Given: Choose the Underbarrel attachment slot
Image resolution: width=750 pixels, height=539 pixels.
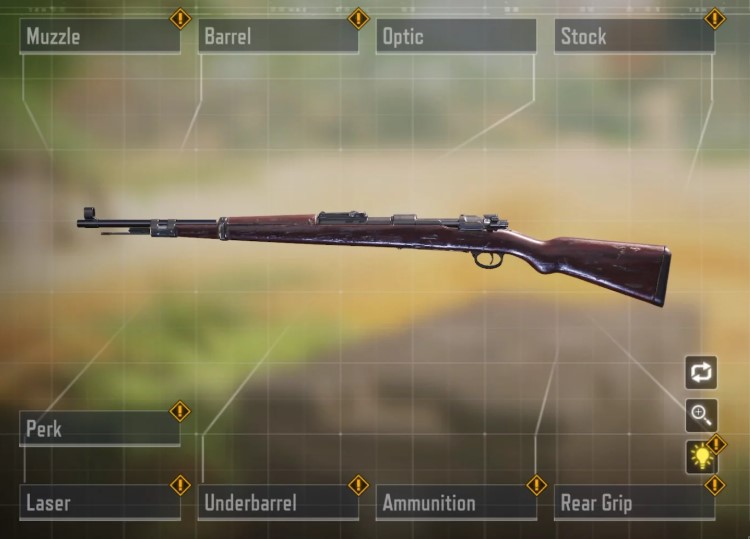Looking at the screenshot, I should pos(277,502).
